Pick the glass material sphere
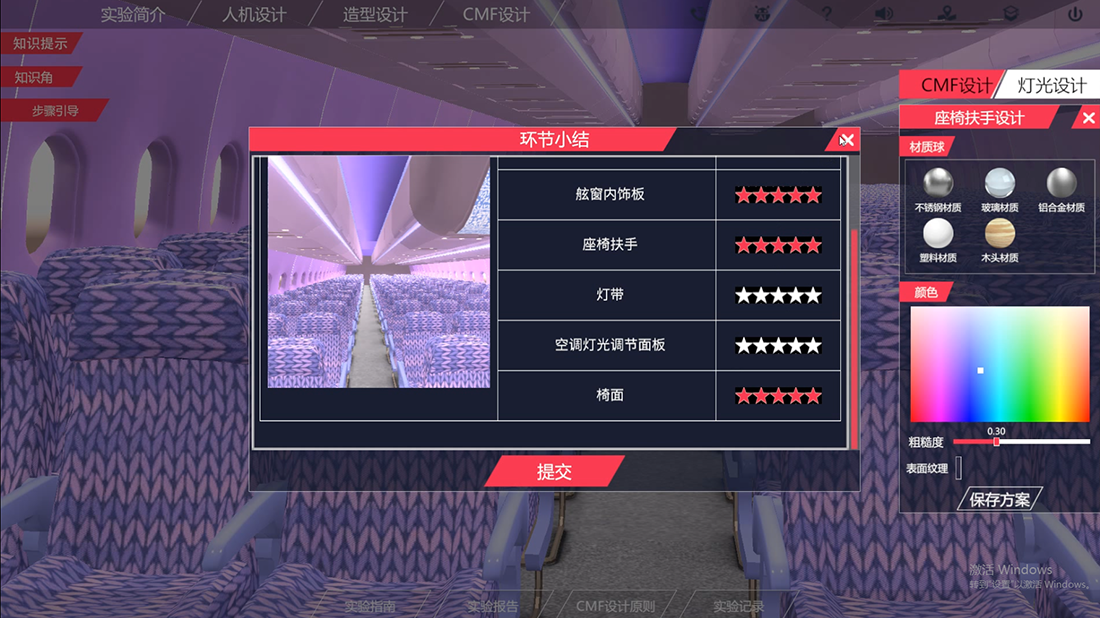1100x618 pixels. pos(999,183)
